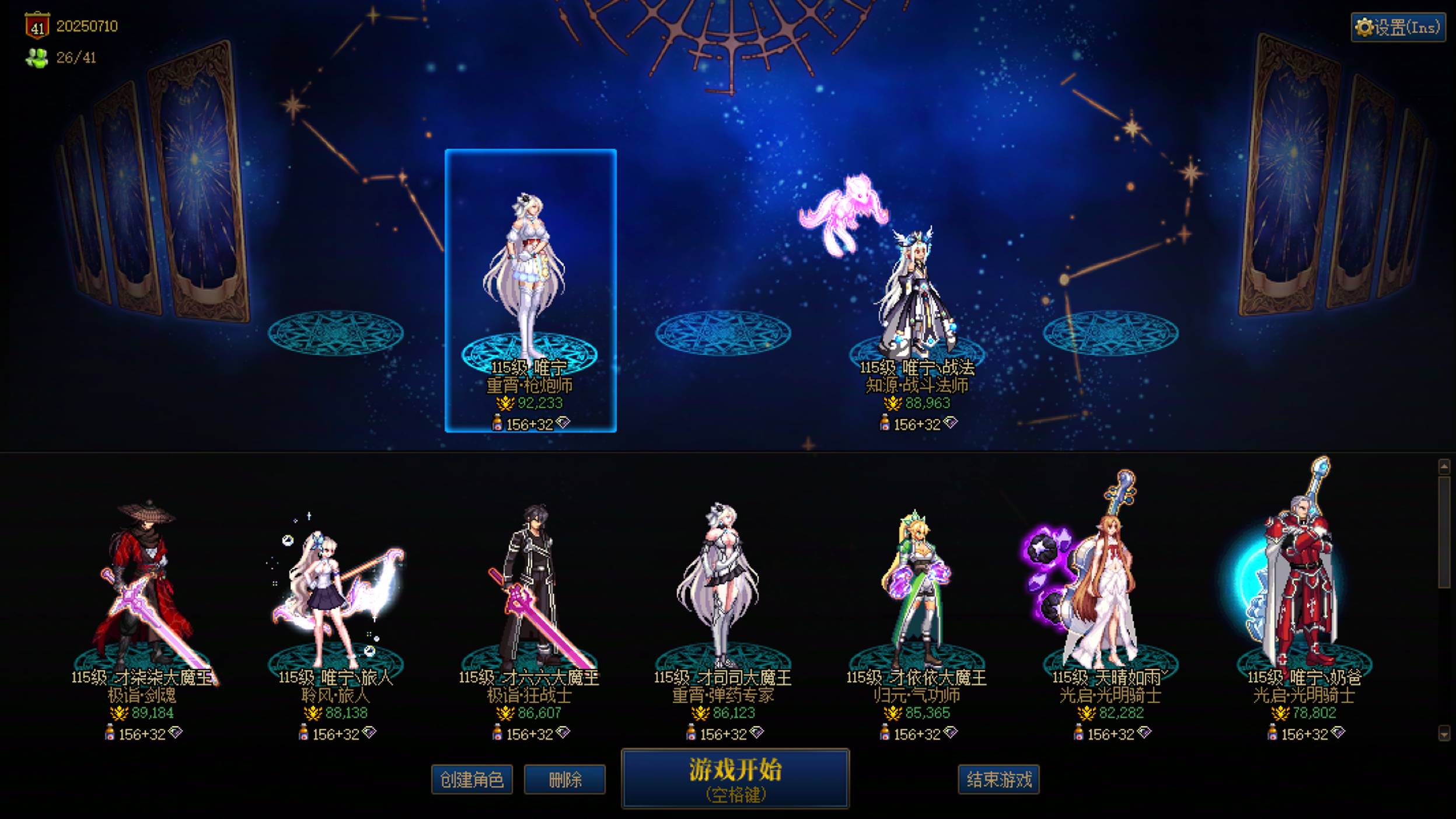
Task: Click the 创建角色 create character button
Action: [473, 779]
